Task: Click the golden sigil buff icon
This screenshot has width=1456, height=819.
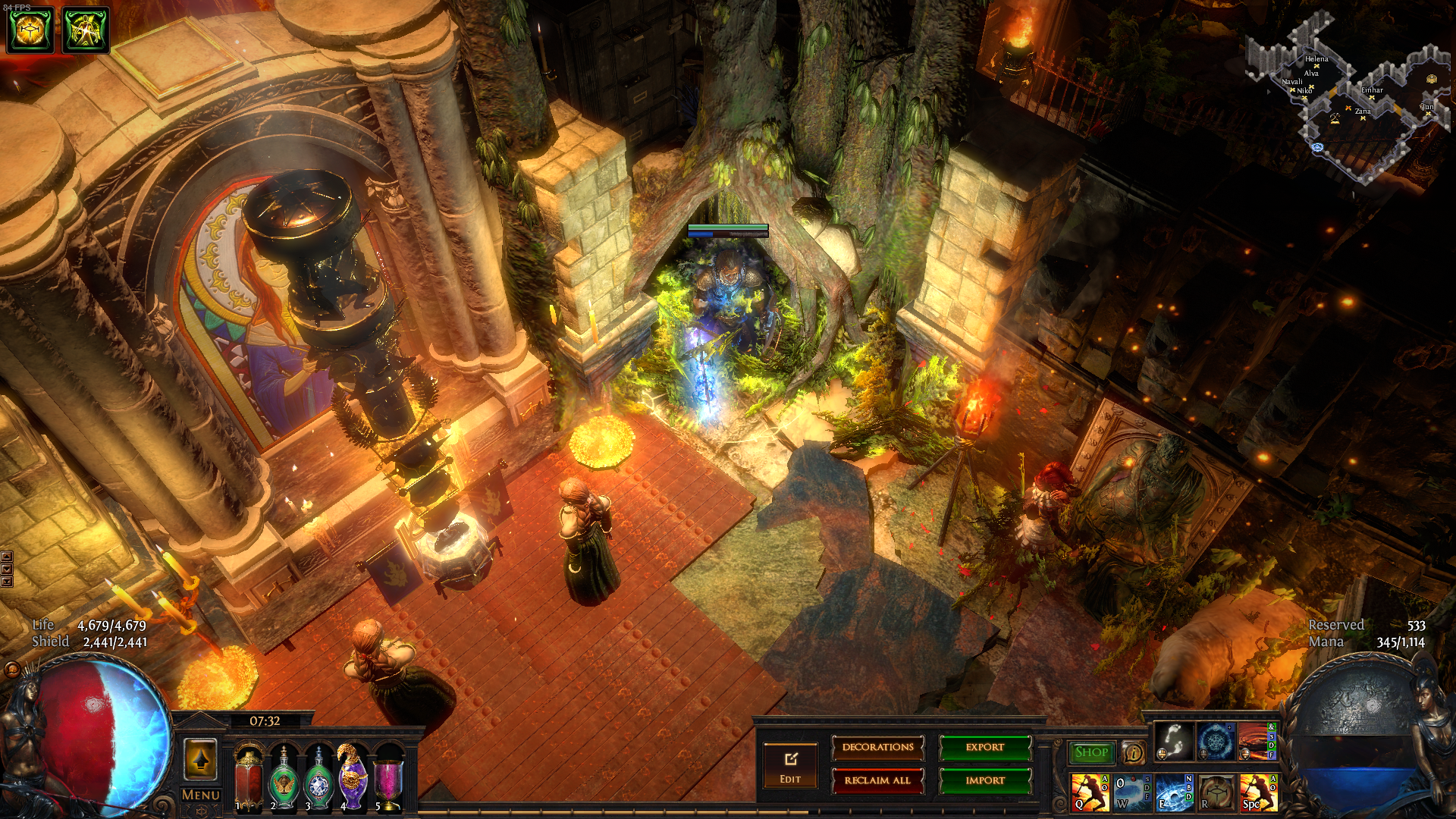Action: coord(30,30)
